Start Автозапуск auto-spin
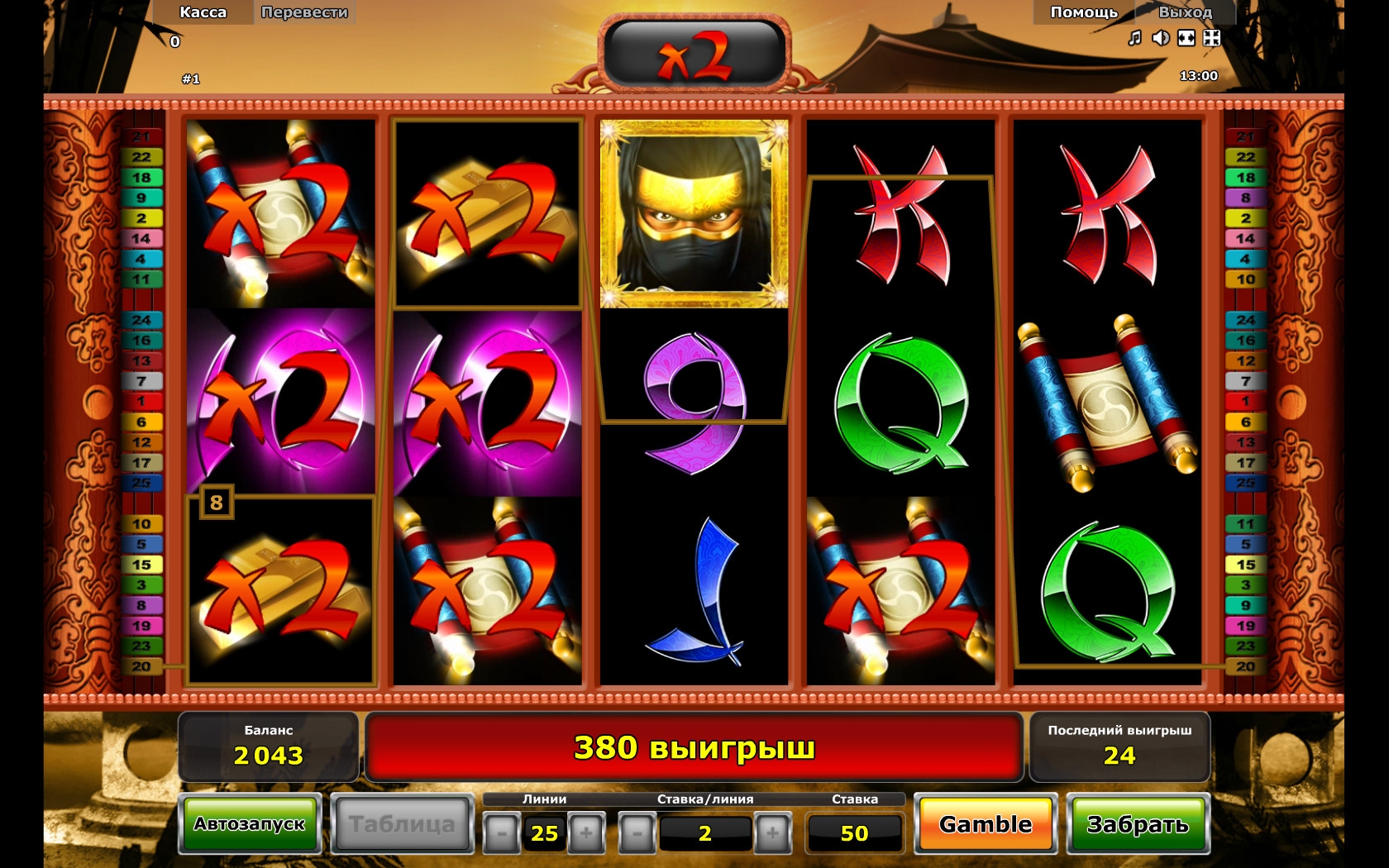 (x=250, y=824)
